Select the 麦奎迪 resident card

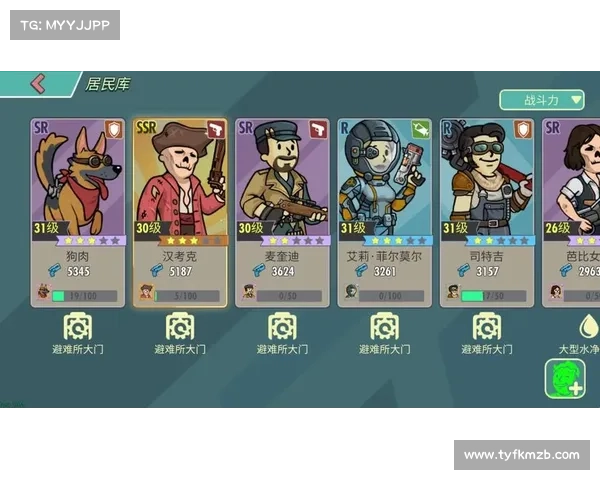coord(282,212)
